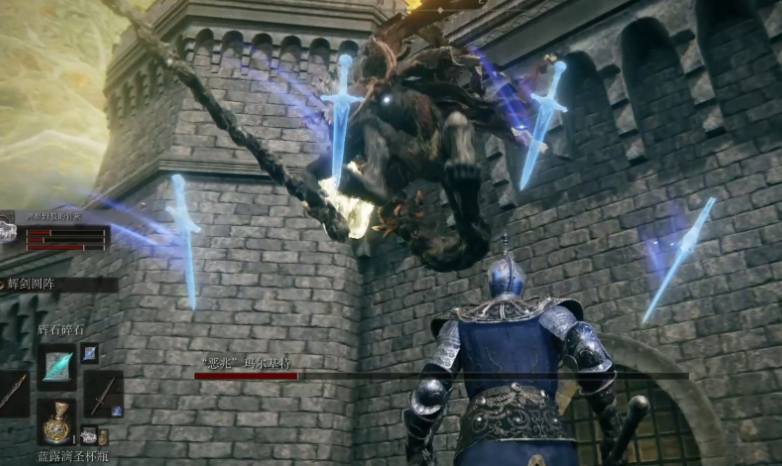782x466 pixels.
Task: Select the Glintstone Pebble spell slot
Action: tap(57, 366)
